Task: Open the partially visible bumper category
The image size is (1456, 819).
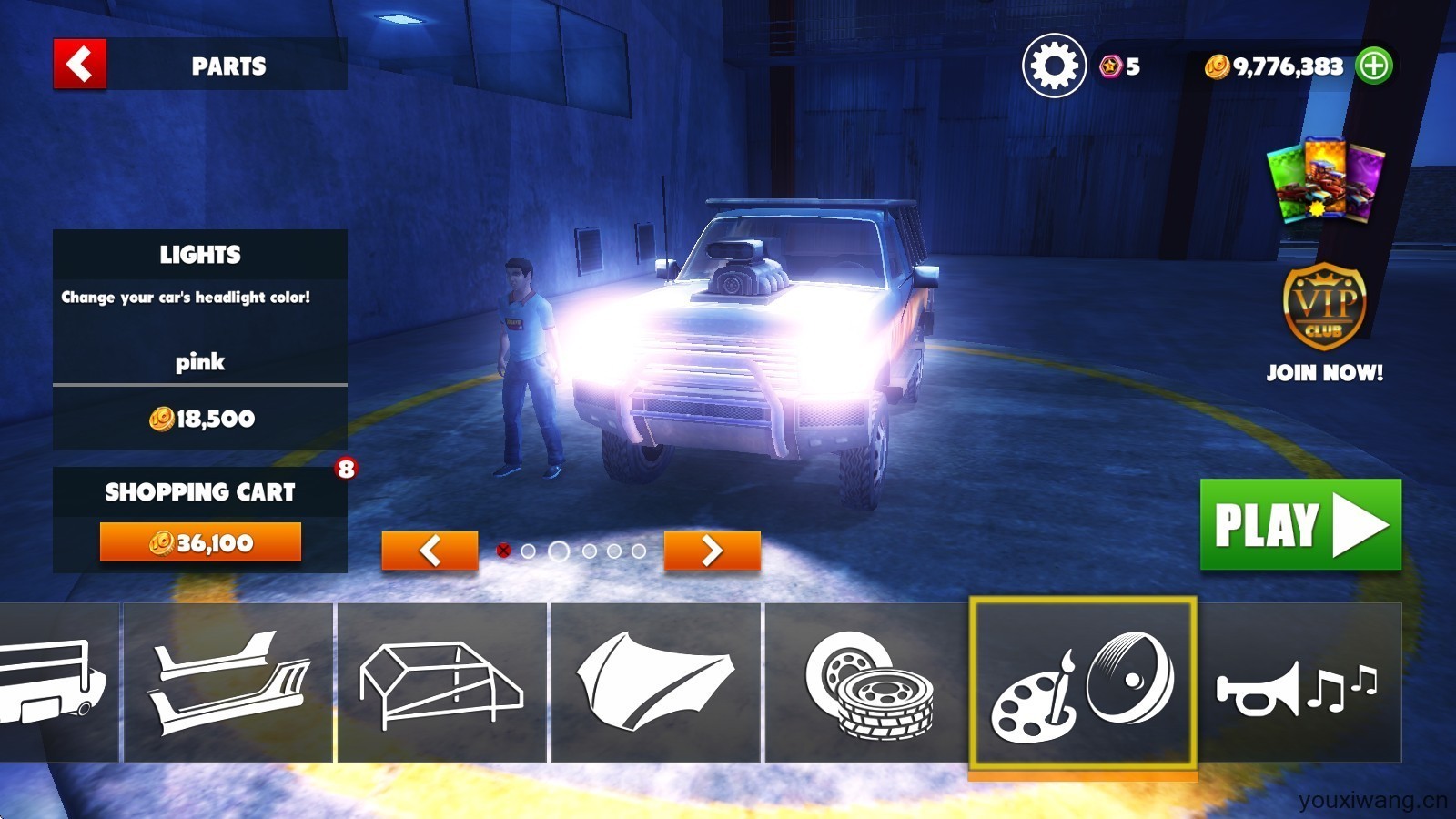Action: [56, 682]
